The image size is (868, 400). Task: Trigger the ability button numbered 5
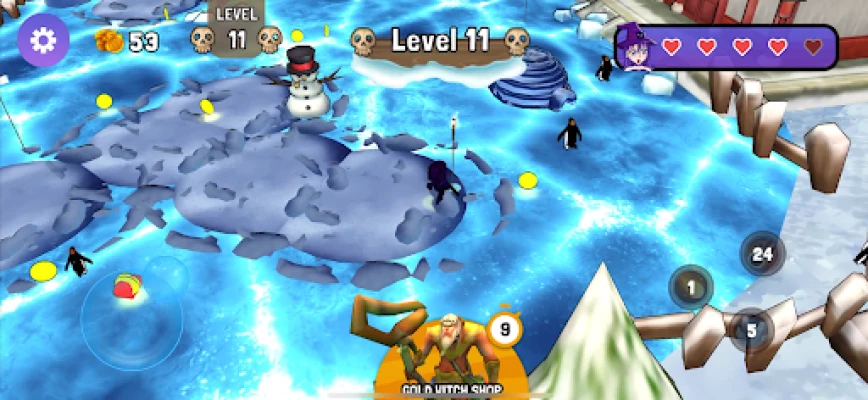pyautogui.click(x=751, y=328)
